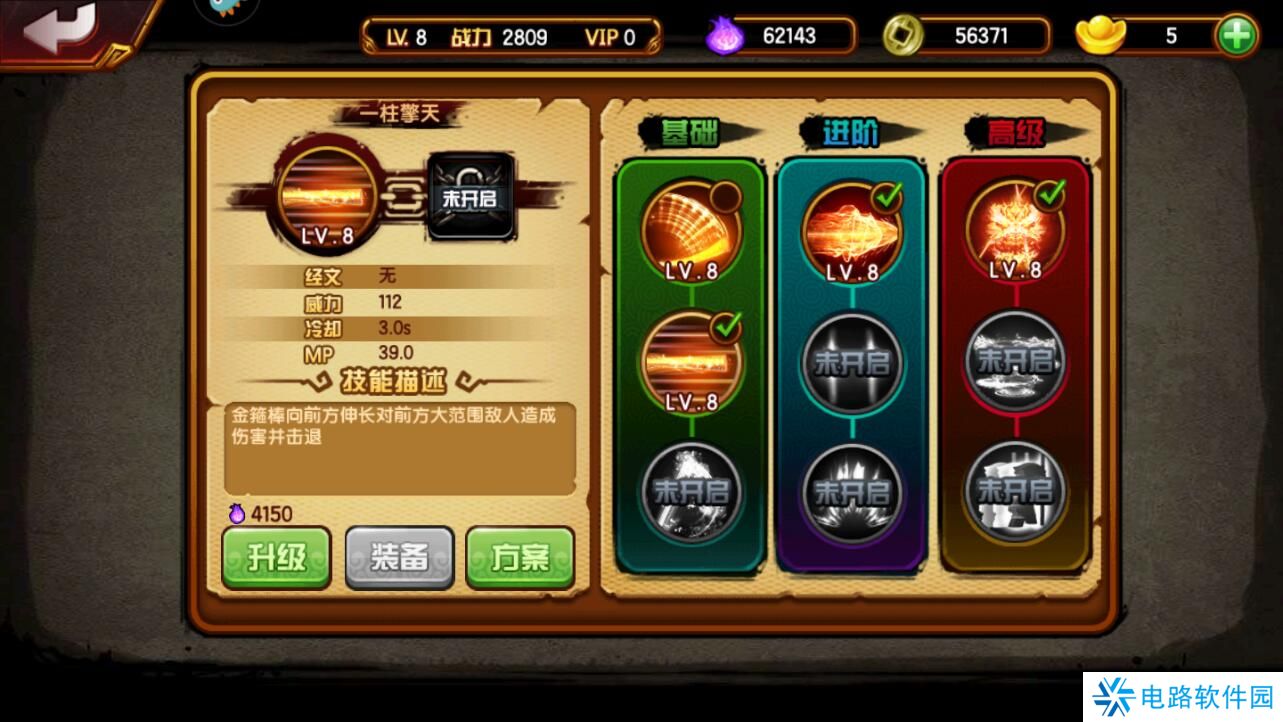Click the locked 未开启 skill in 进阶 column
This screenshot has height=722, width=1283.
851,362
